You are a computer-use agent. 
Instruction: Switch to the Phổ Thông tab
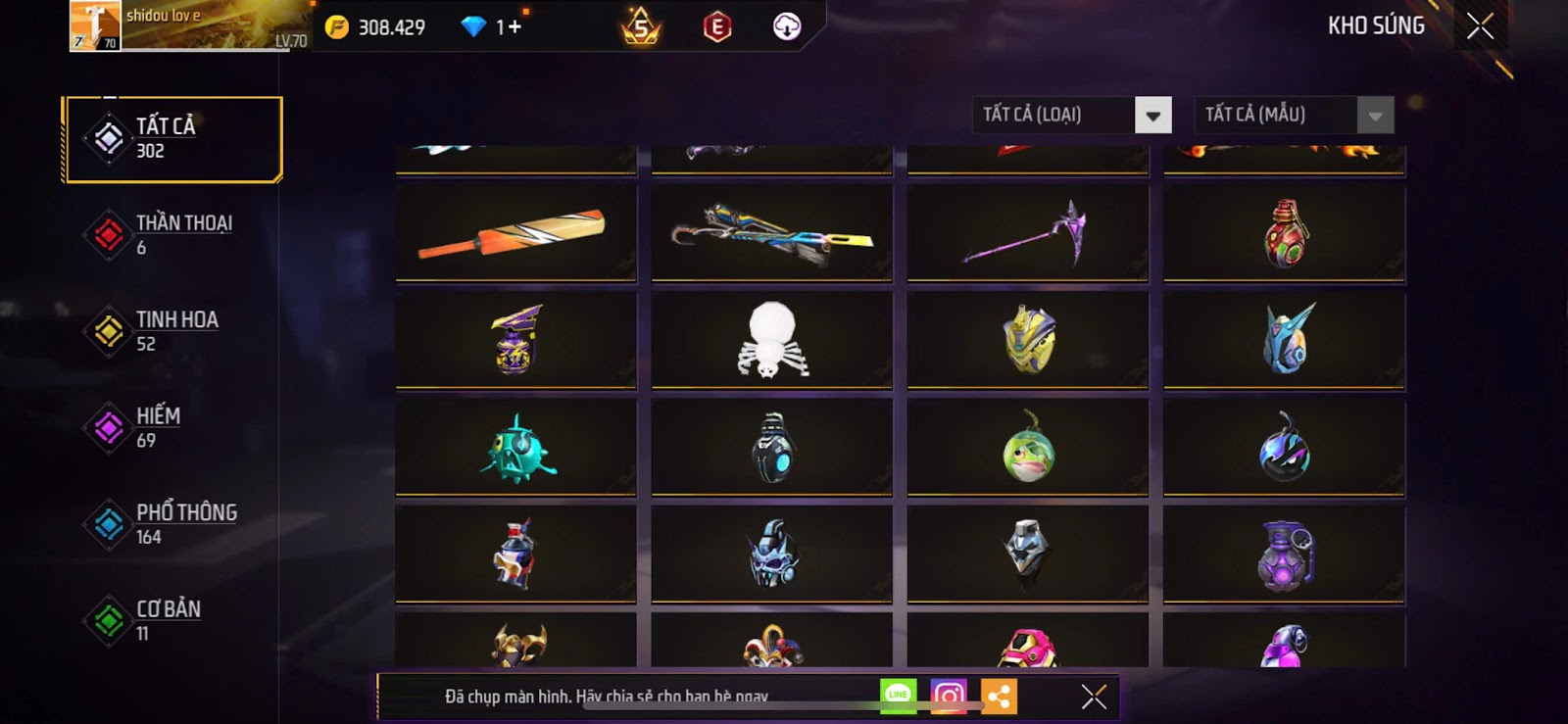tap(172, 524)
